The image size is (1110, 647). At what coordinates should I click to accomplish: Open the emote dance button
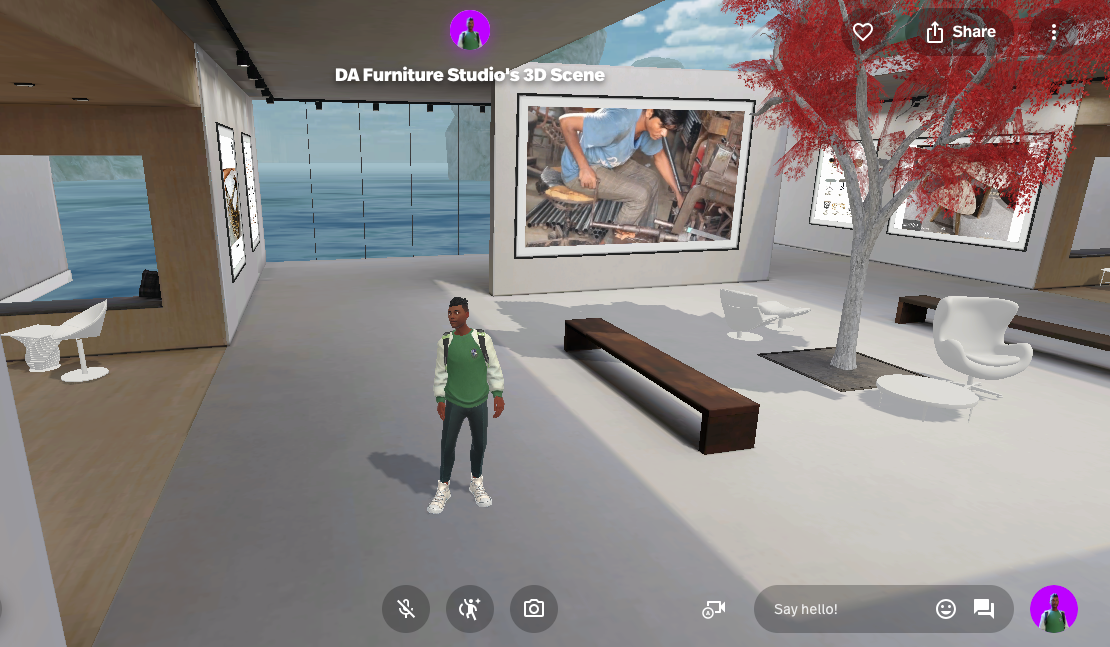click(x=470, y=609)
